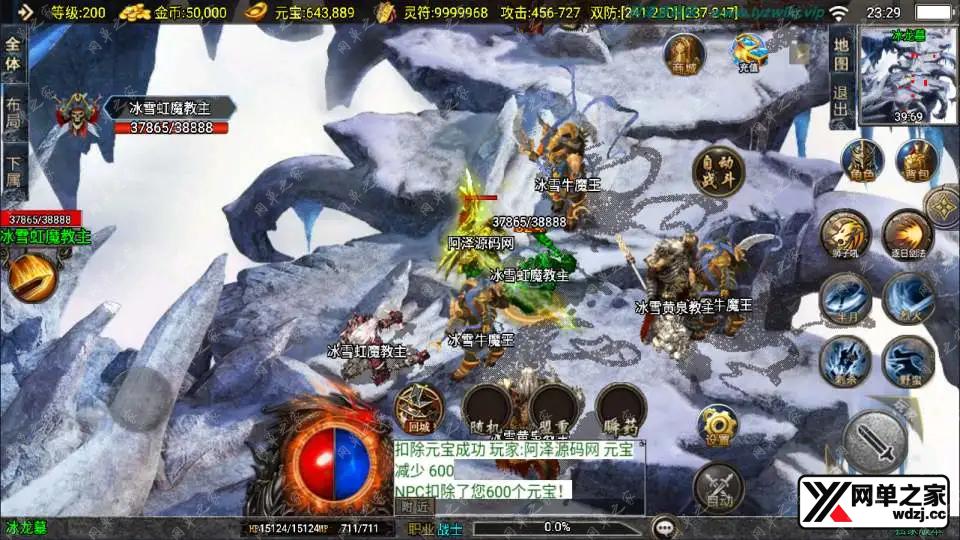This screenshot has width=960, height=540.
Task: Activate the 狮子吼 lion roar skill
Action: click(x=842, y=233)
